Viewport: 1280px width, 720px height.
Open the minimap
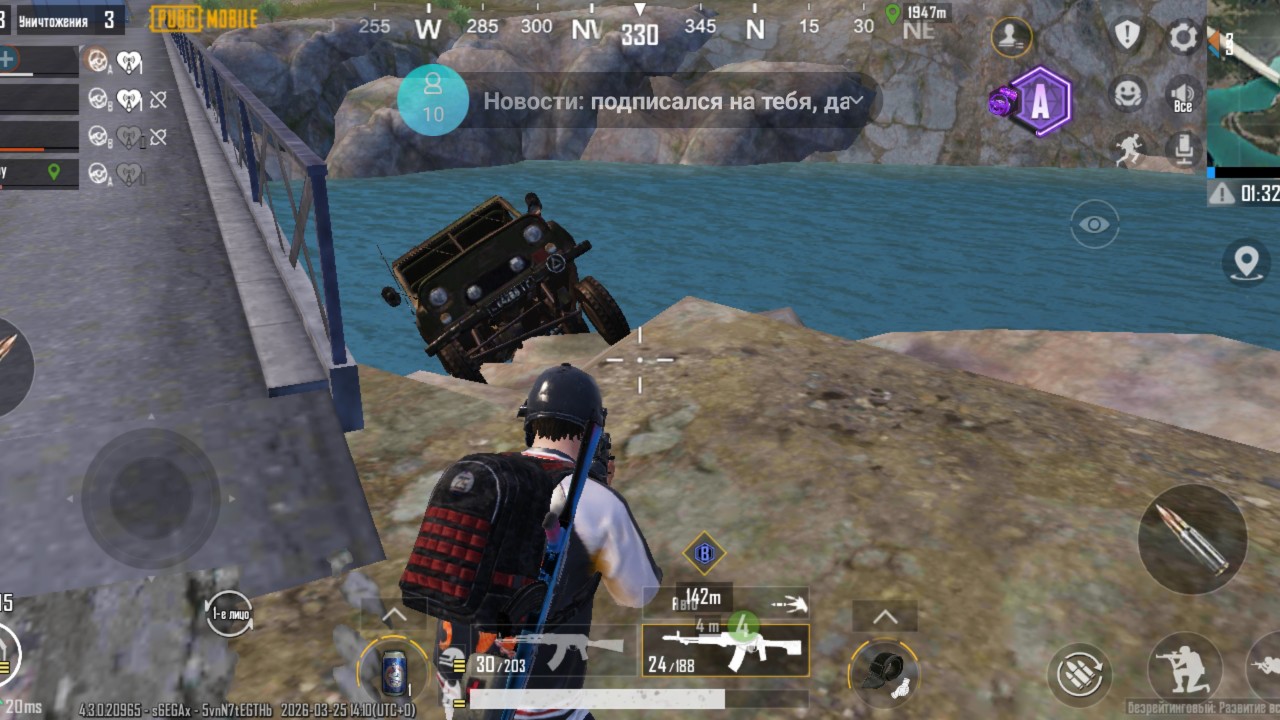[x=1243, y=85]
